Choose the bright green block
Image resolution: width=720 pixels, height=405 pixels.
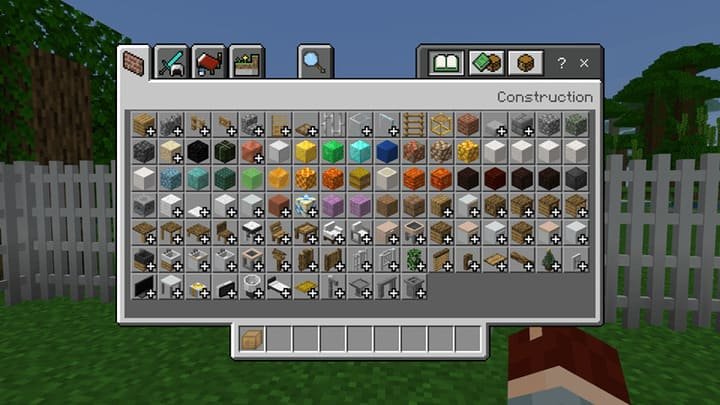[x=333, y=151]
